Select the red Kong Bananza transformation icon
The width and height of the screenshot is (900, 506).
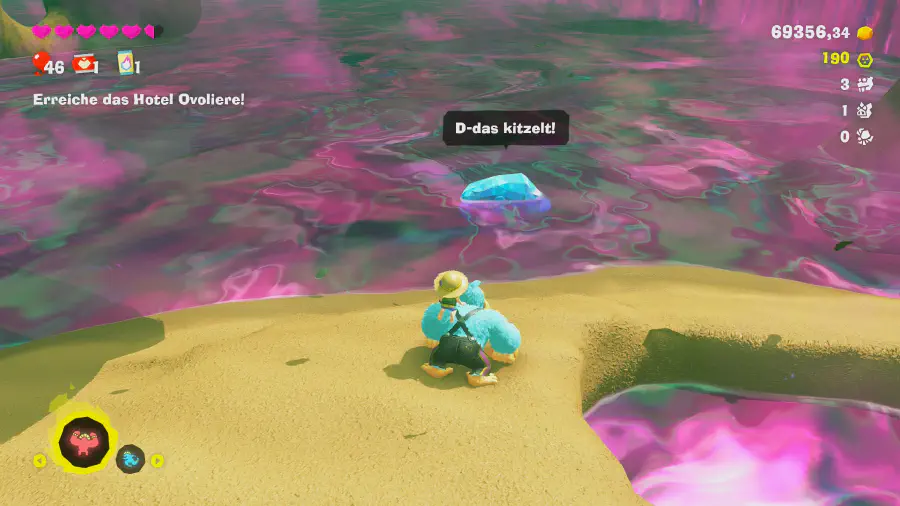(x=85, y=438)
